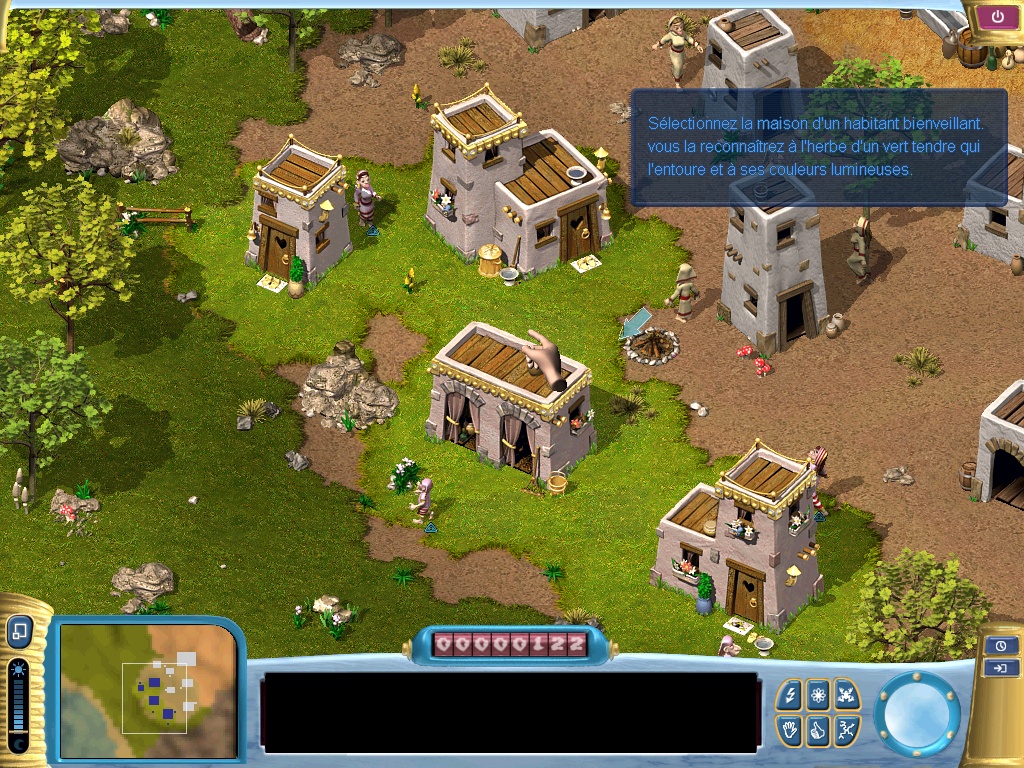Activate the open hand power
The image size is (1024, 768).
click(x=790, y=730)
